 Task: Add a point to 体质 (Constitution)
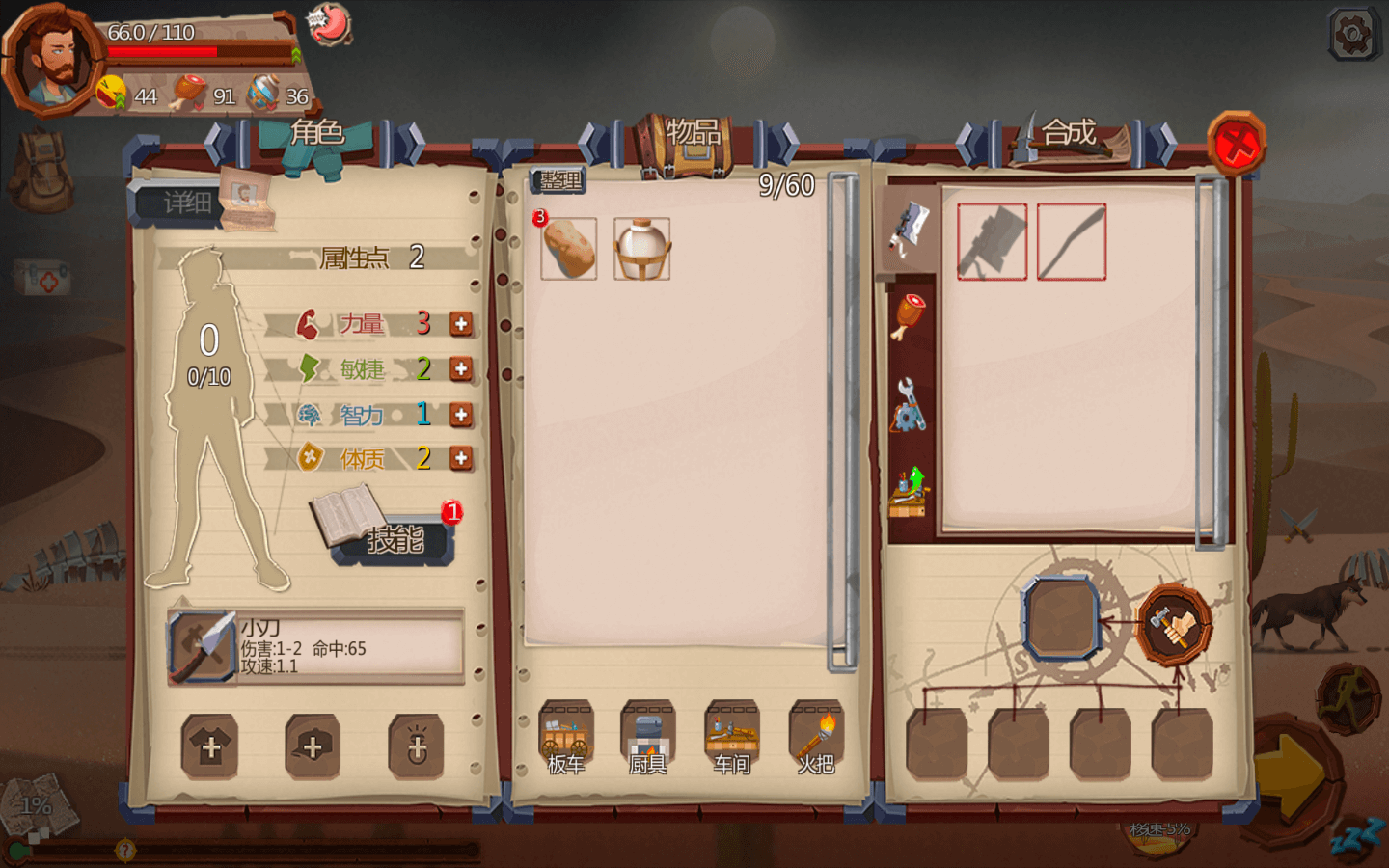(461, 459)
